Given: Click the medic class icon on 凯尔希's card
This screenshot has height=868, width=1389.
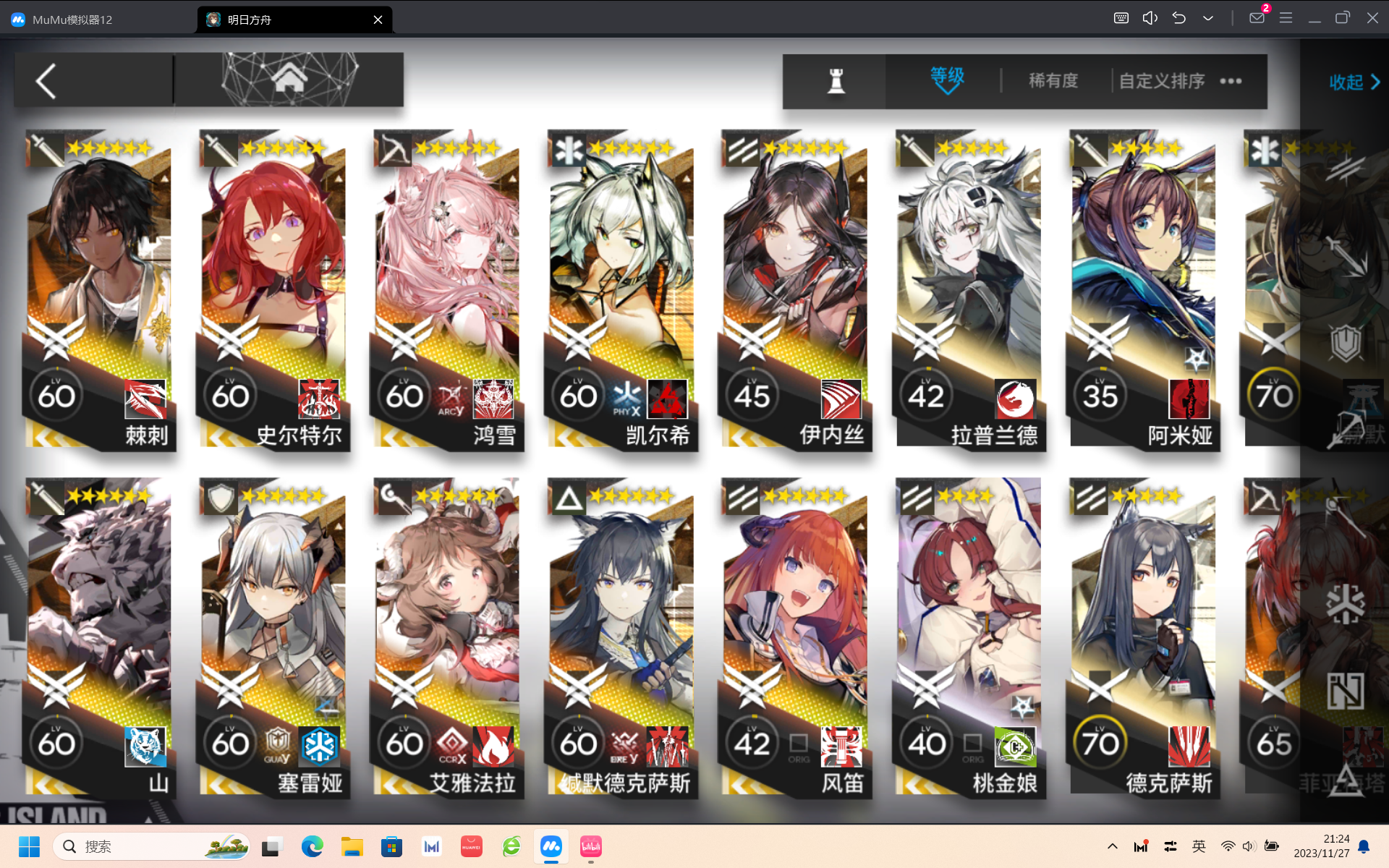Looking at the screenshot, I should point(570,149).
